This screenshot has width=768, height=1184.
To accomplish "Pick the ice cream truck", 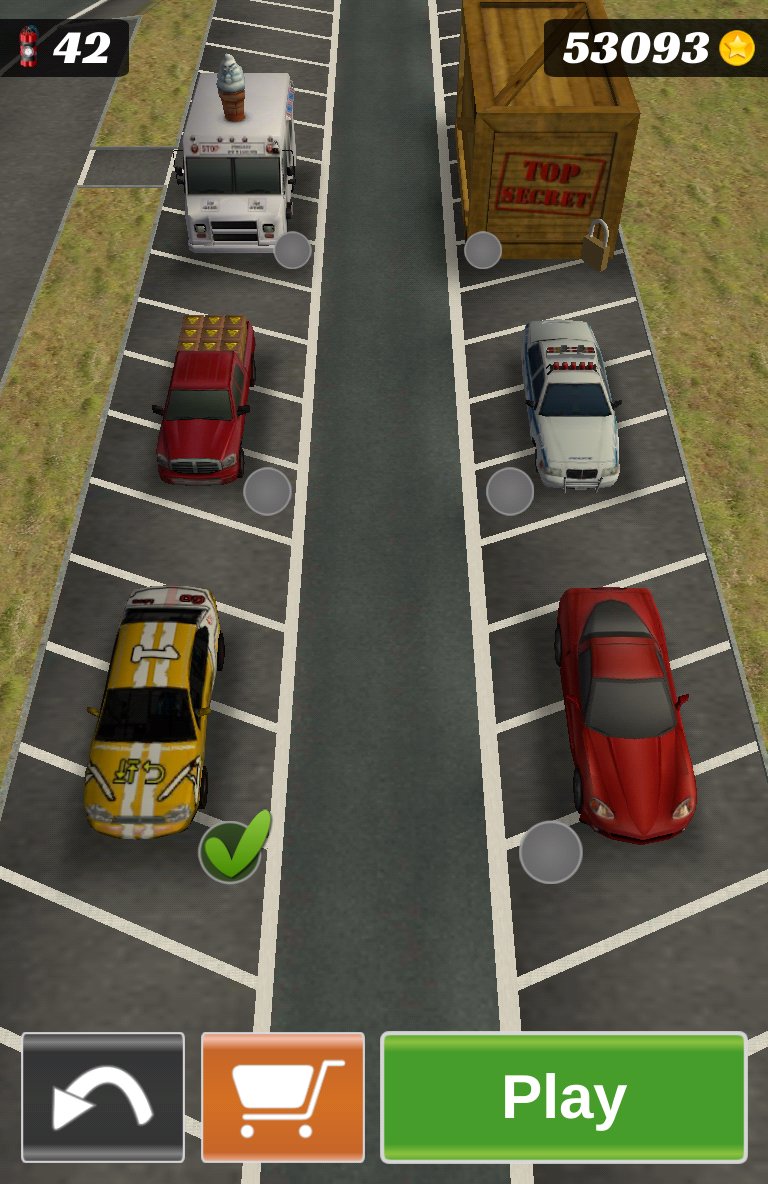I will pyautogui.click(x=237, y=160).
